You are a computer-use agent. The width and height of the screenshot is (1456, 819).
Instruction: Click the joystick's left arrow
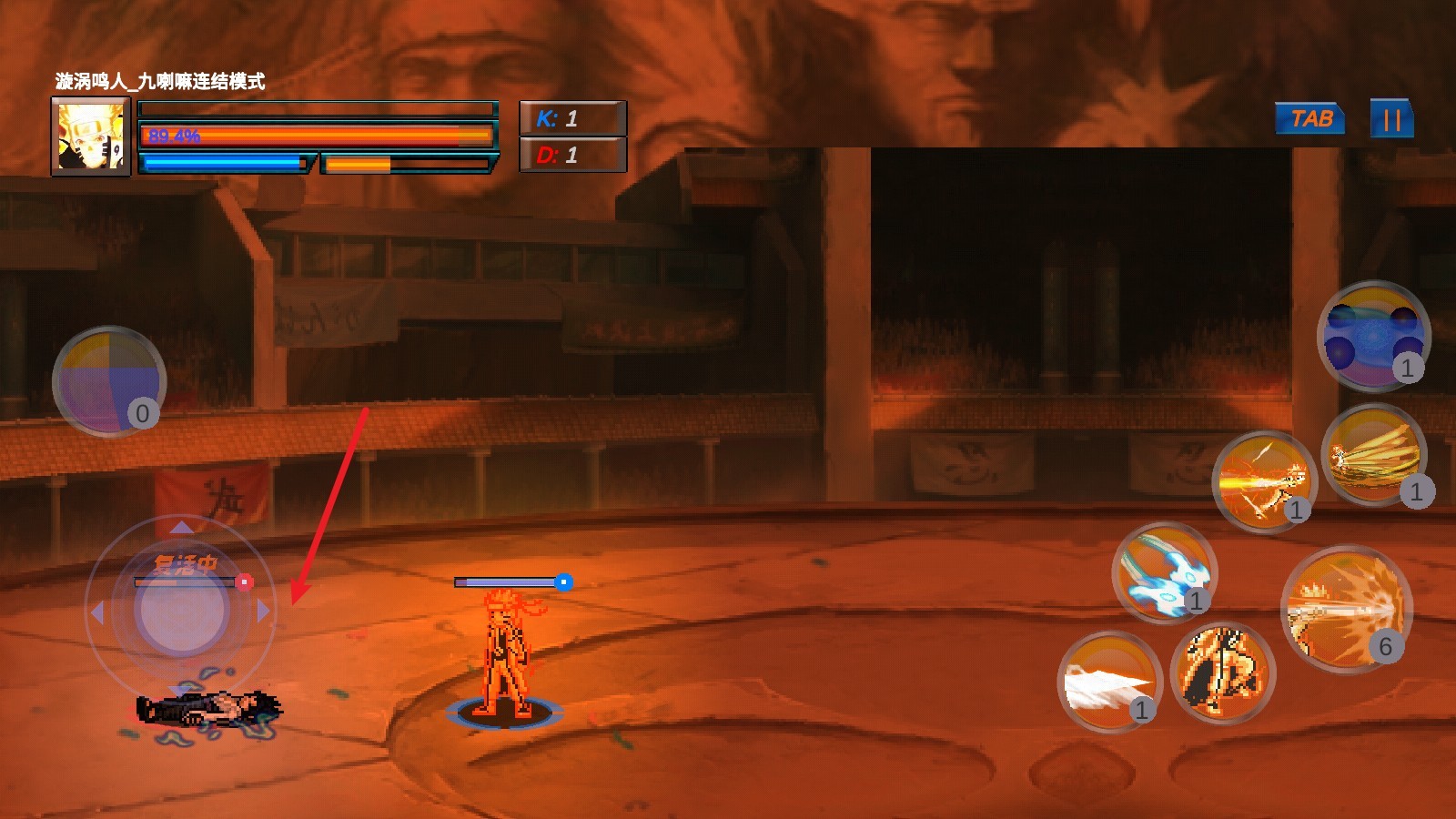[97, 612]
